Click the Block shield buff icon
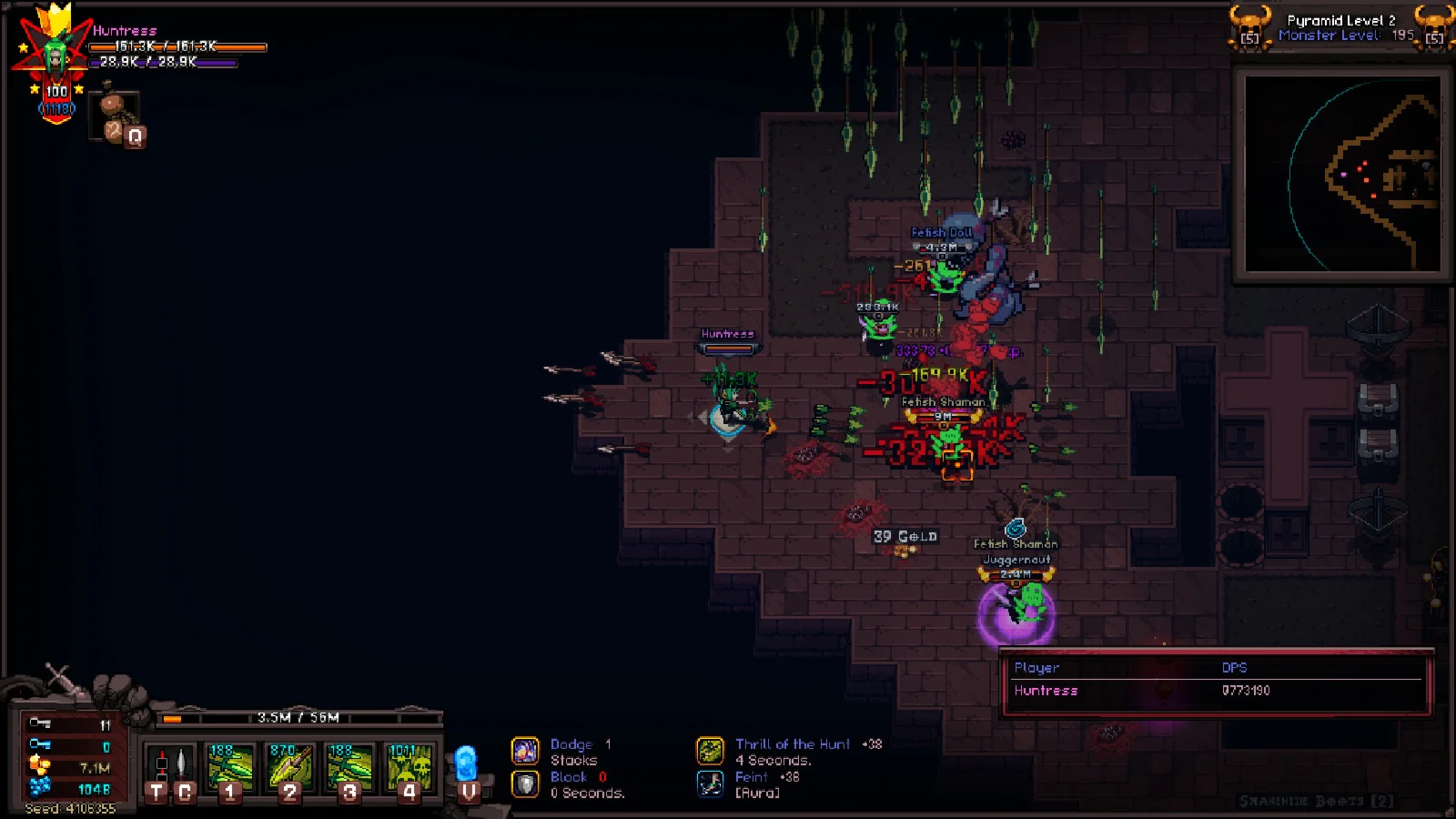This screenshot has width=1456, height=819. (525, 784)
